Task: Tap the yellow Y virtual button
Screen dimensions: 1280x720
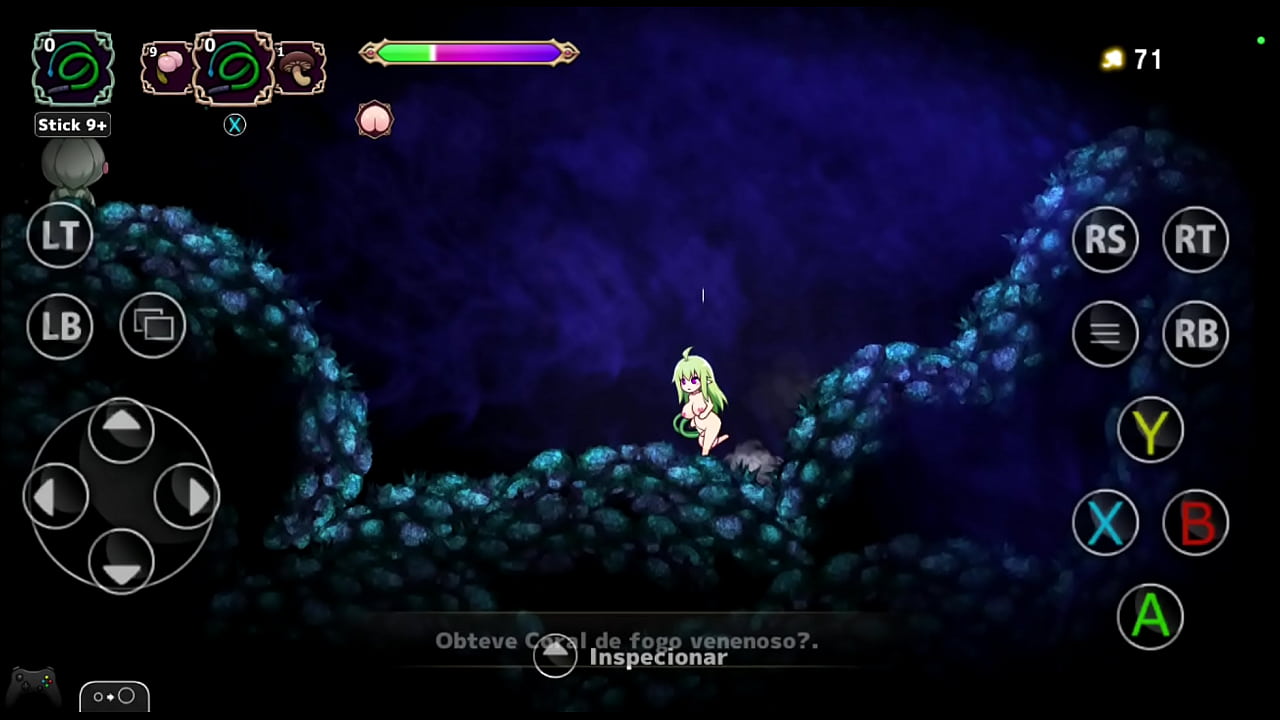Action: pyautogui.click(x=1150, y=430)
